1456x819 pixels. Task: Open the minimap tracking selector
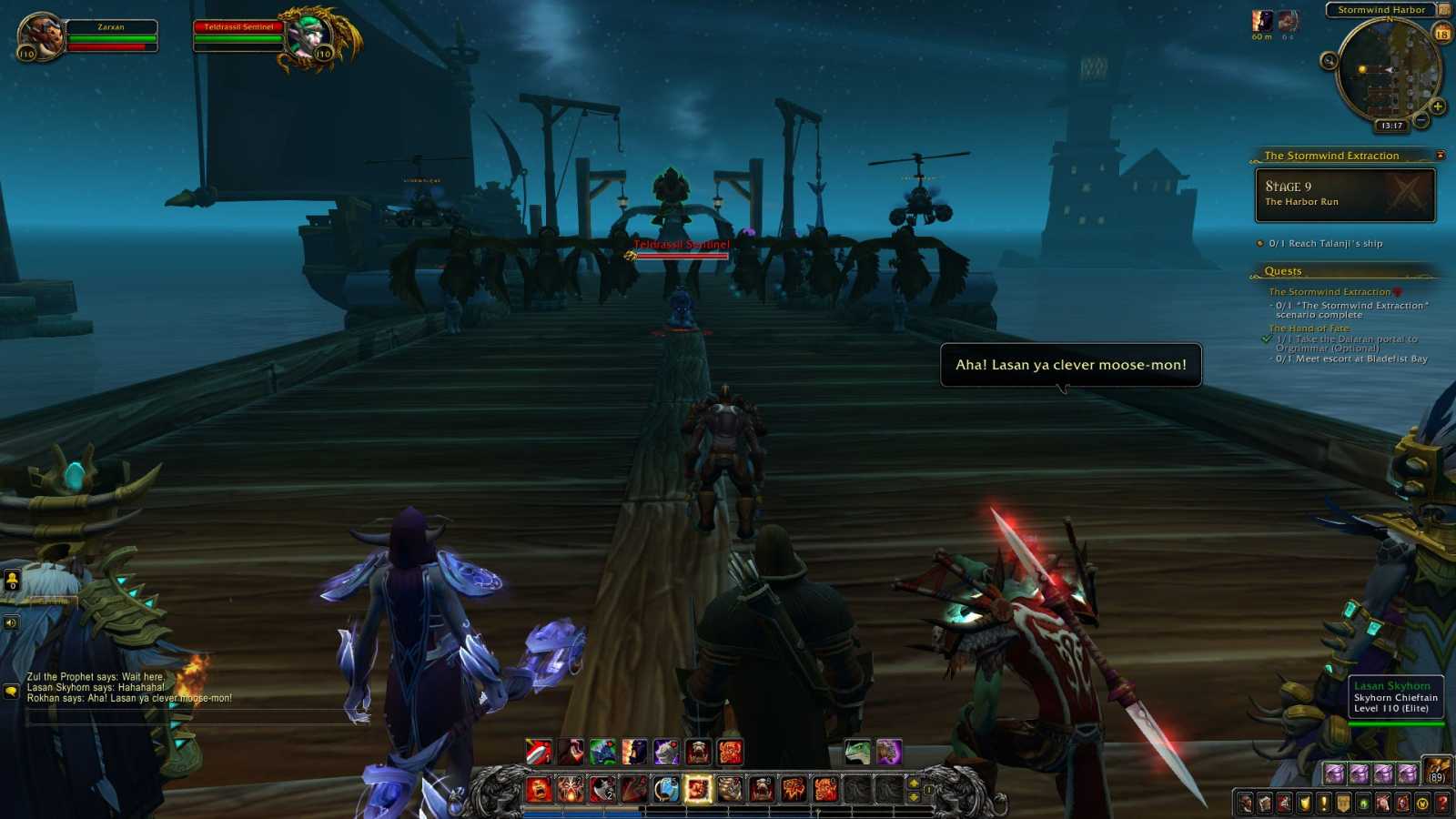pos(1328,61)
